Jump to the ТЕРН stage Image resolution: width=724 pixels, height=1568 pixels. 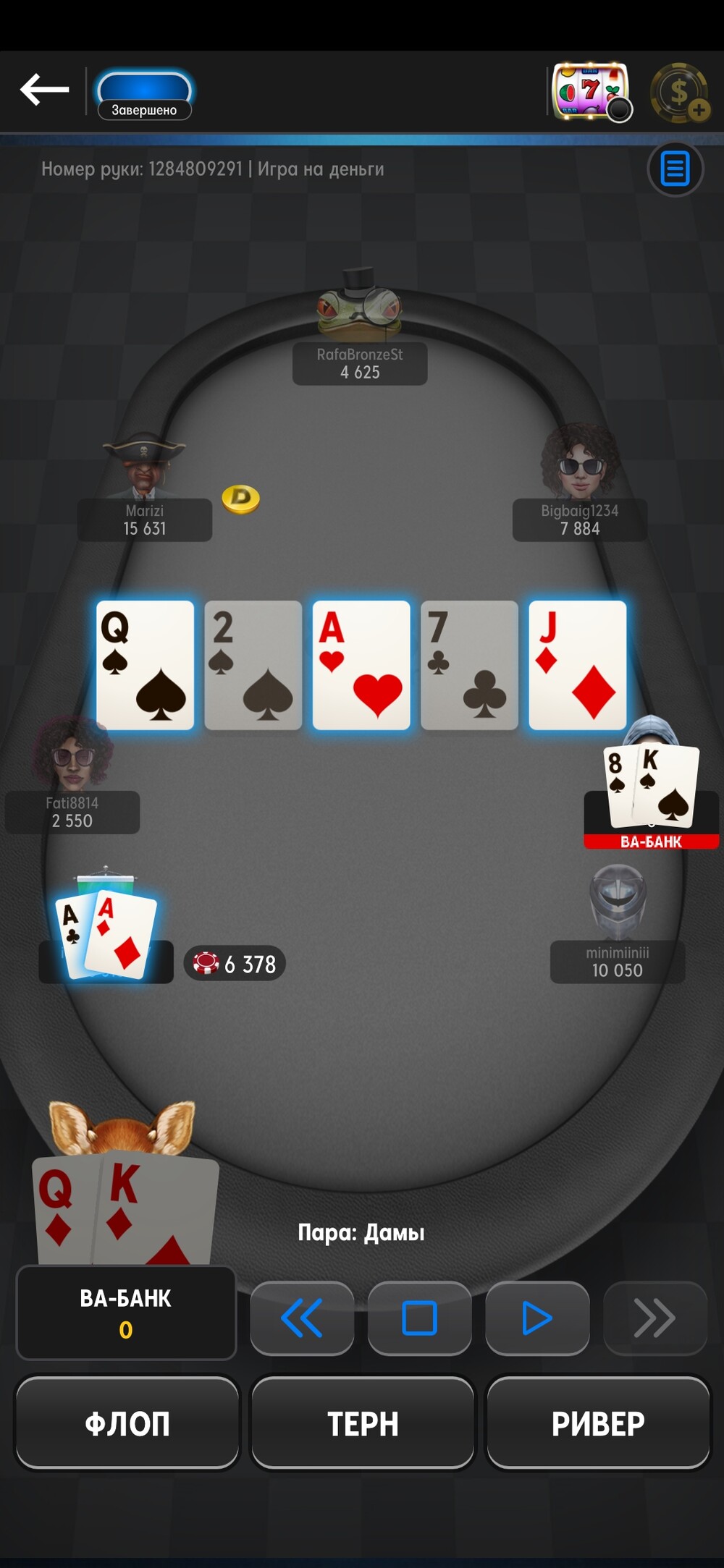pyautogui.click(x=363, y=1423)
